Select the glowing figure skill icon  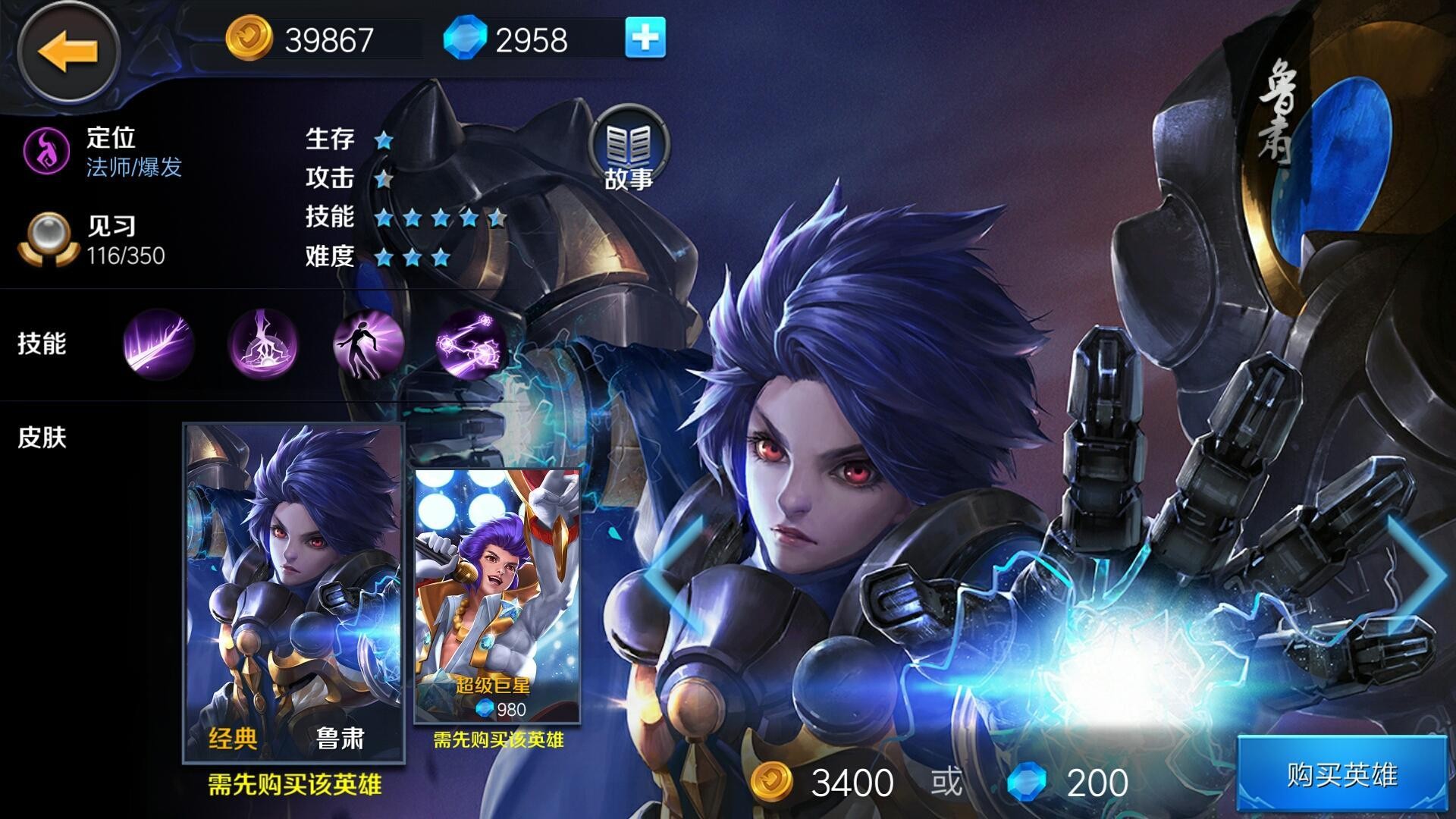(x=369, y=344)
